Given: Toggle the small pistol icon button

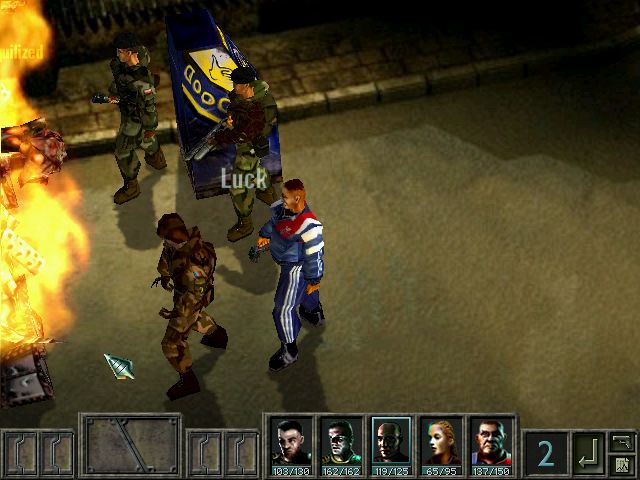Looking at the screenshot, I should pos(622,442).
